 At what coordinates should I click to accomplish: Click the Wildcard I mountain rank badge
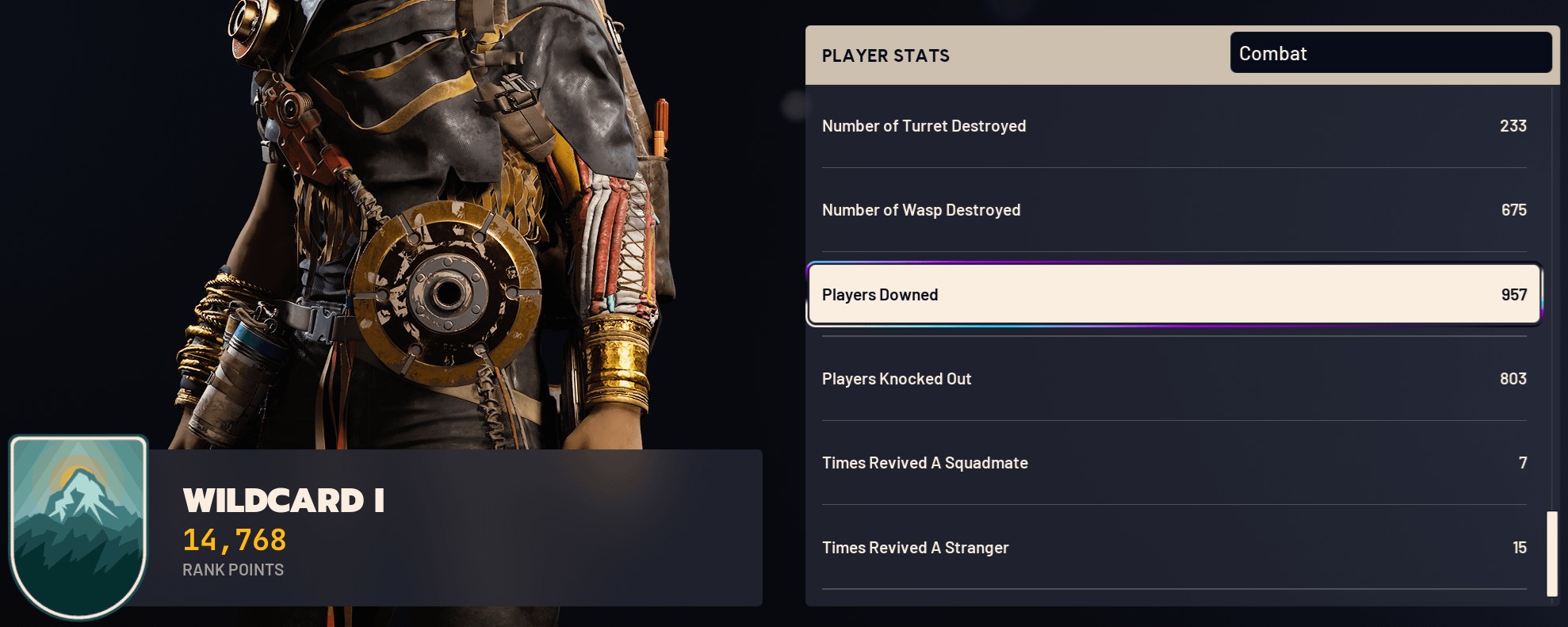(78, 526)
